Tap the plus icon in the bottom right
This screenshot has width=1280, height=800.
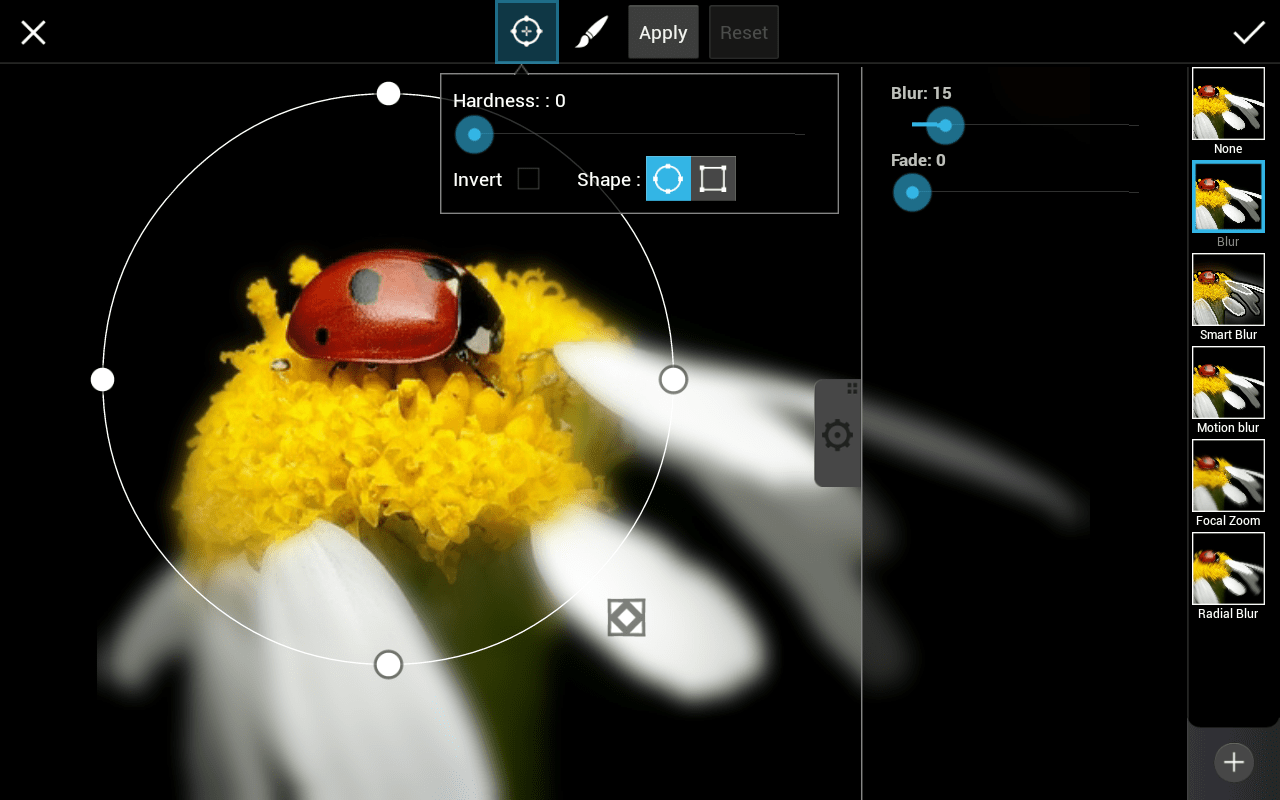(1233, 762)
